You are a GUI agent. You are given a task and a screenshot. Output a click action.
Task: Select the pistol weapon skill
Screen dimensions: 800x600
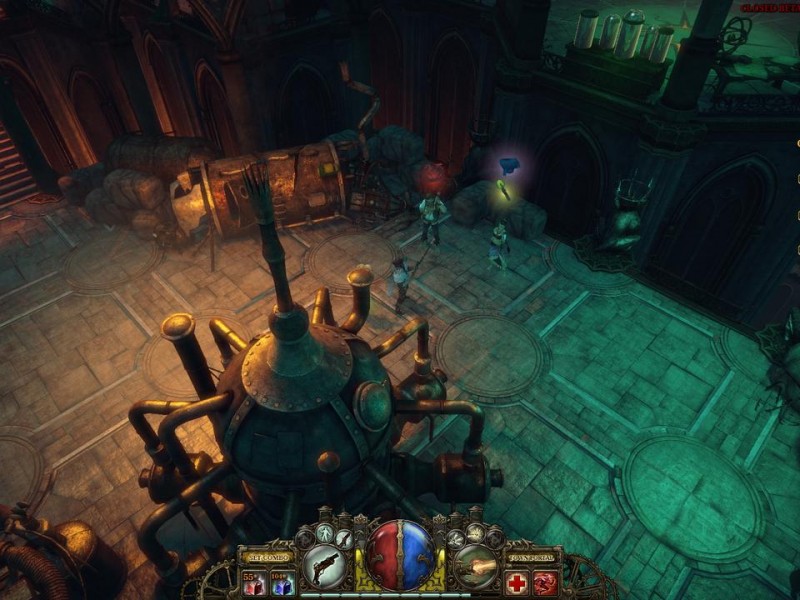tap(323, 565)
